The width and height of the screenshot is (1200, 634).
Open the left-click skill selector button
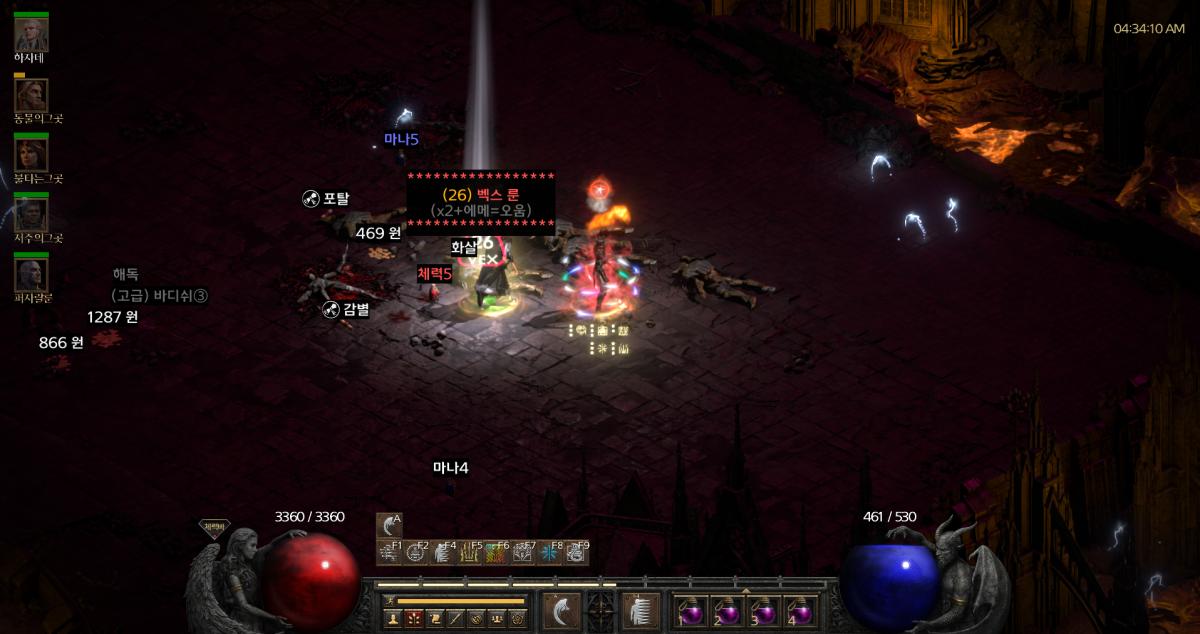tap(561, 610)
